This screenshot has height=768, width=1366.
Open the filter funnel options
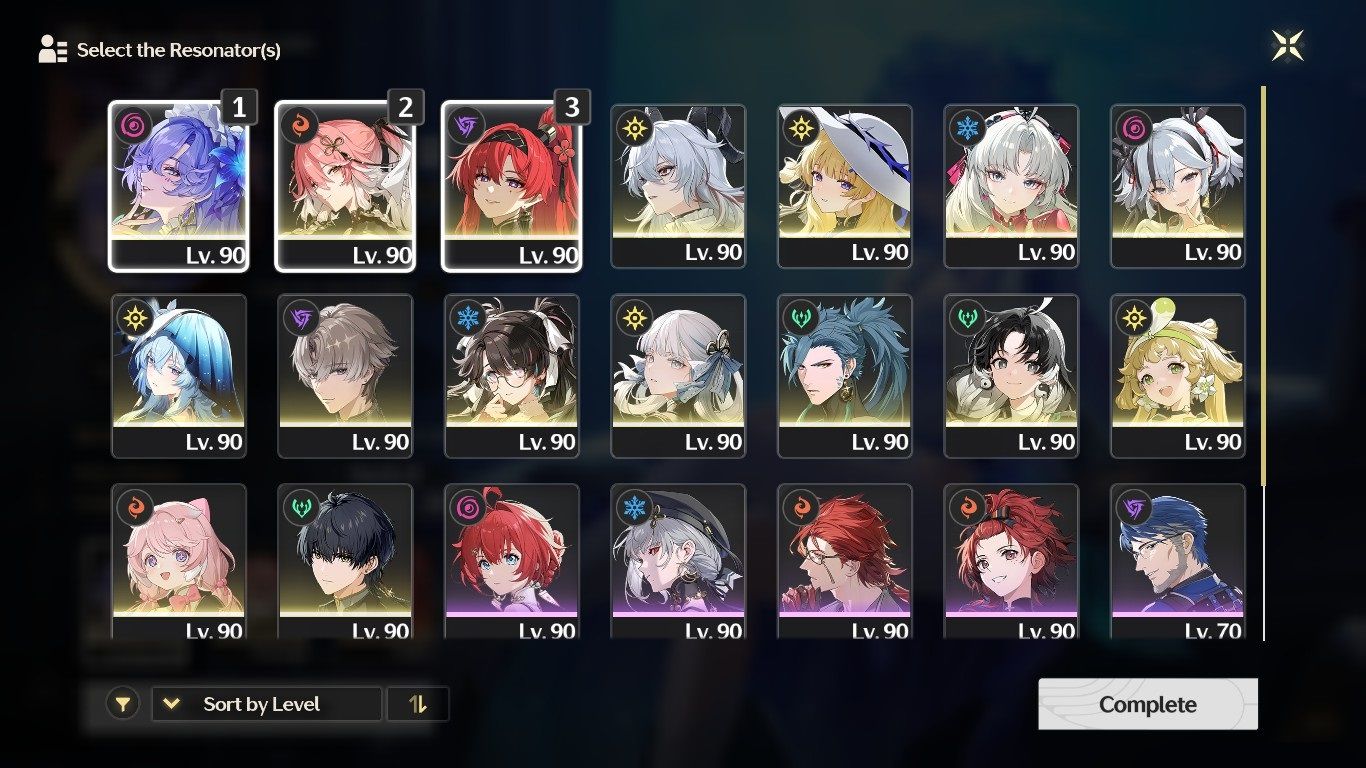pyautogui.click(x=122, y=704)
